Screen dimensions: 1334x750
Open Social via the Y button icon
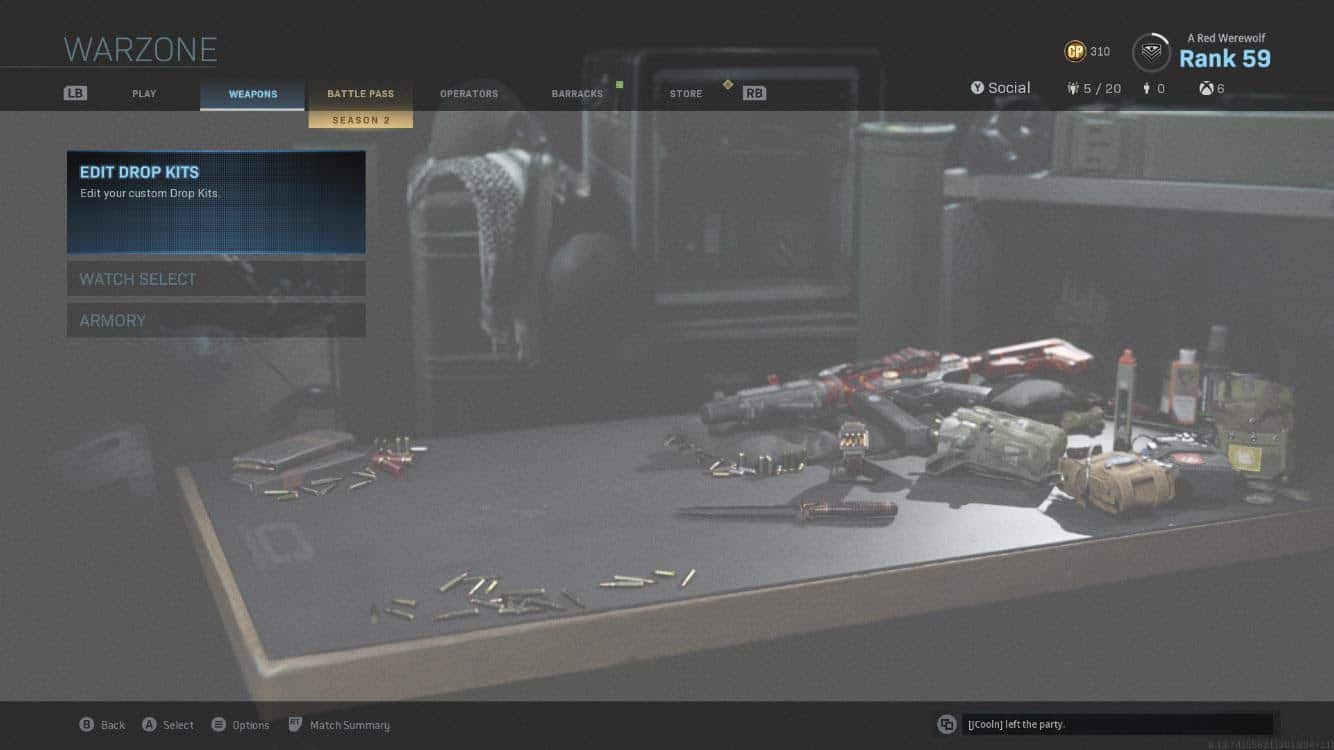coord(977,88)
